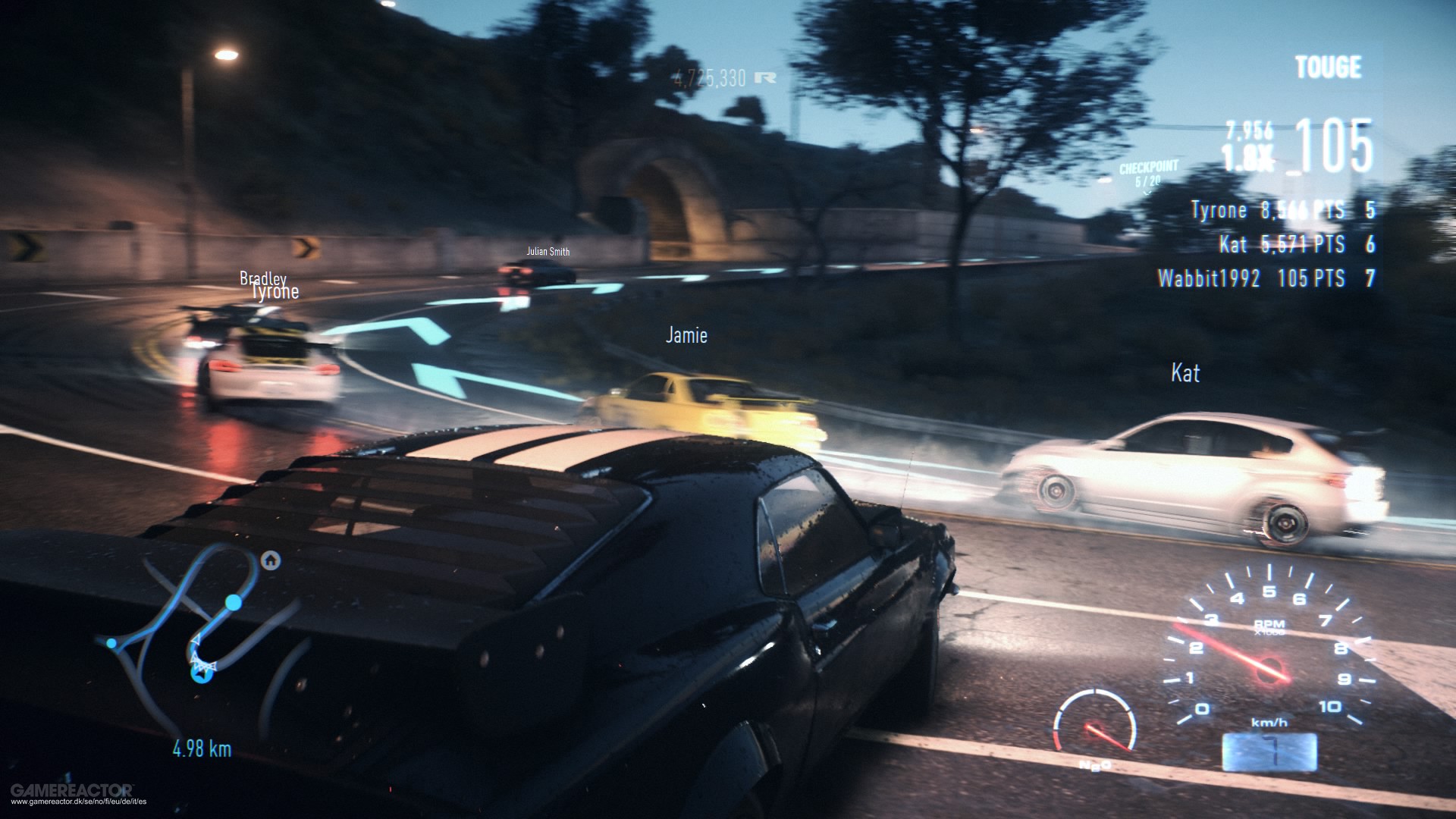Select the player arrow marker on the minimap
The image size is (1456, 819).
coord(201,673)
